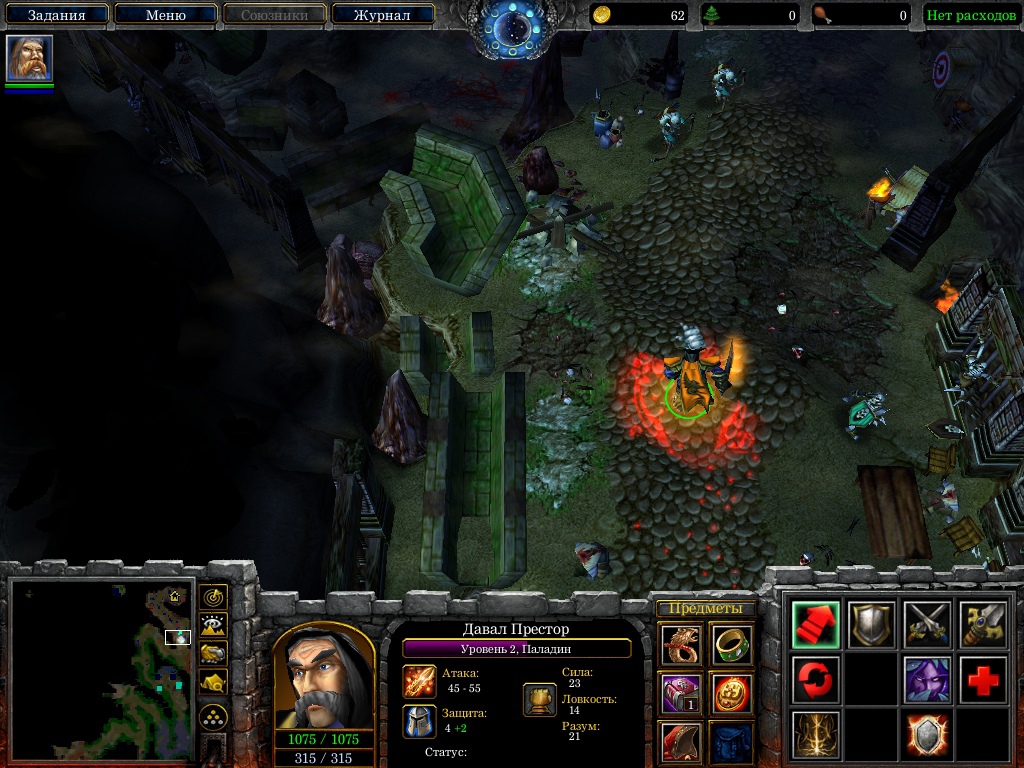The width and height of the screenshot is (1024, 768).
Task: Choose the crossed swords attack command
Action: pyautogui.click(x=927, y=624)
